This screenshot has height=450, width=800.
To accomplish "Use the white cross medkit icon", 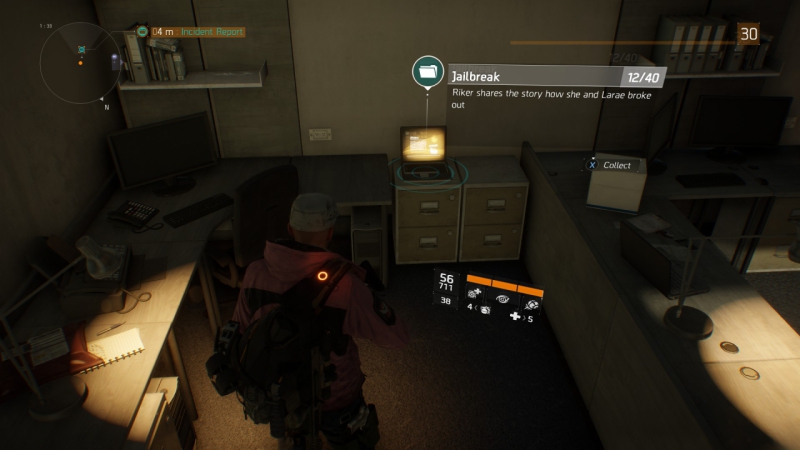I will [x=515, y=317].
